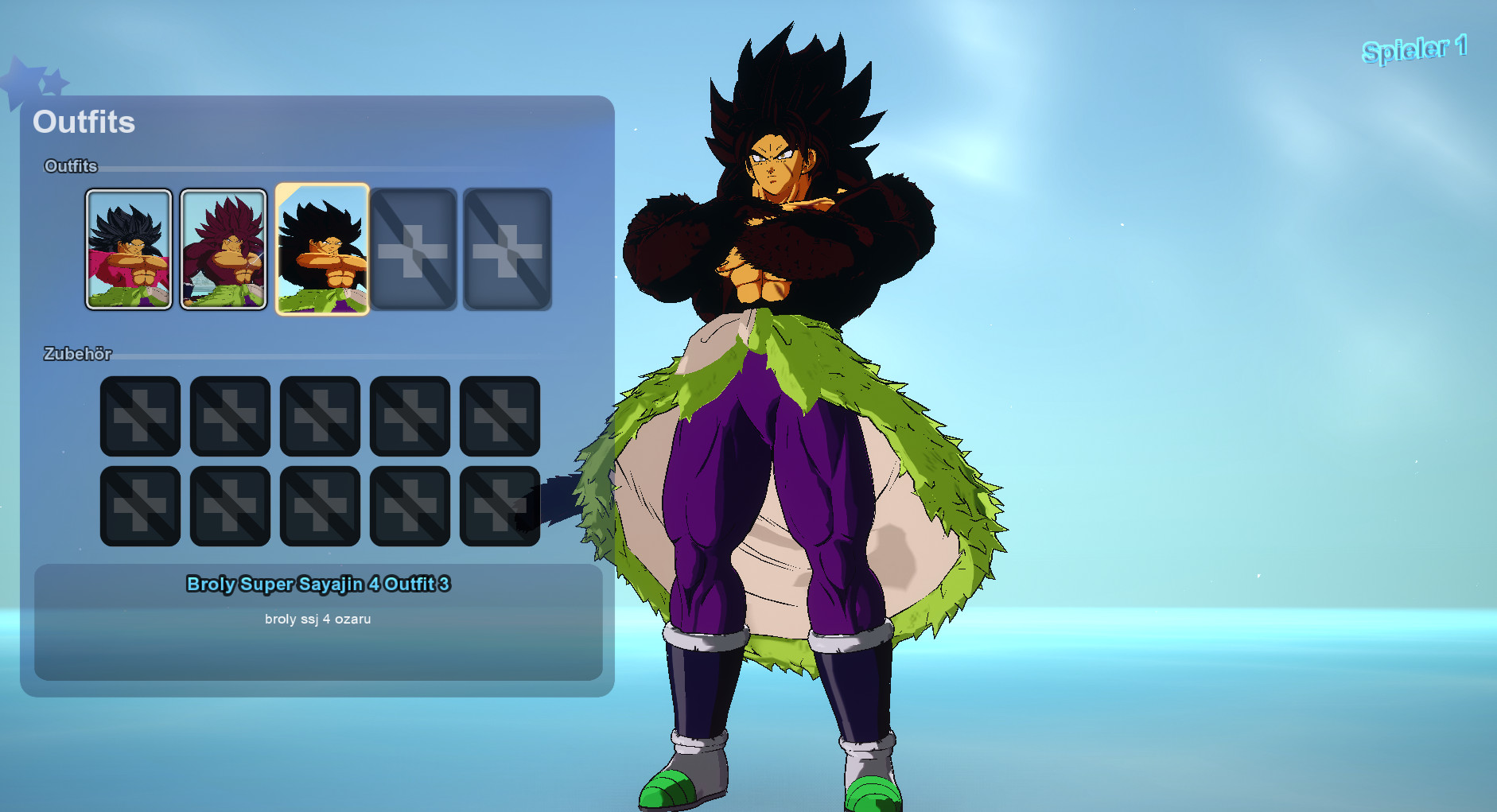Click the second accessory plus slot
Image resolution: width=1497 pixels, height=812 pixels.
click(230, 415)
